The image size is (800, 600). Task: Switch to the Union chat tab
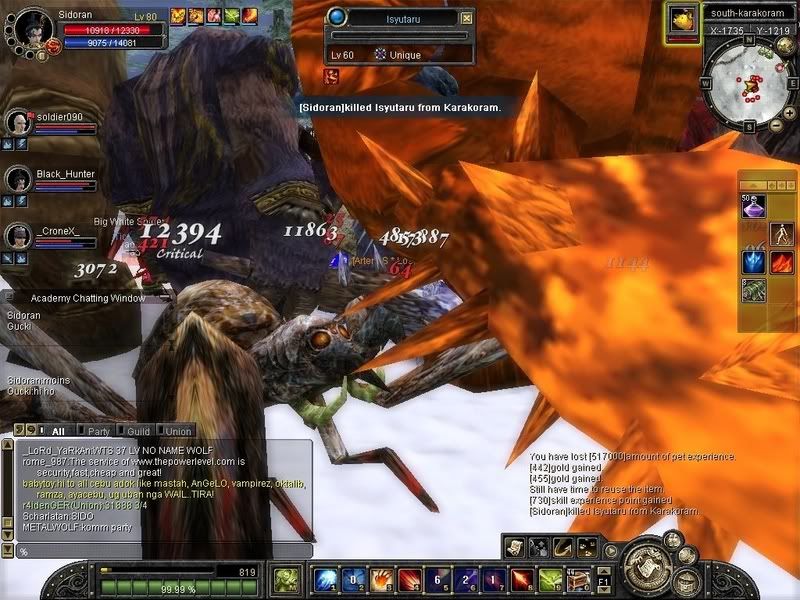click(x=178, y=431)
